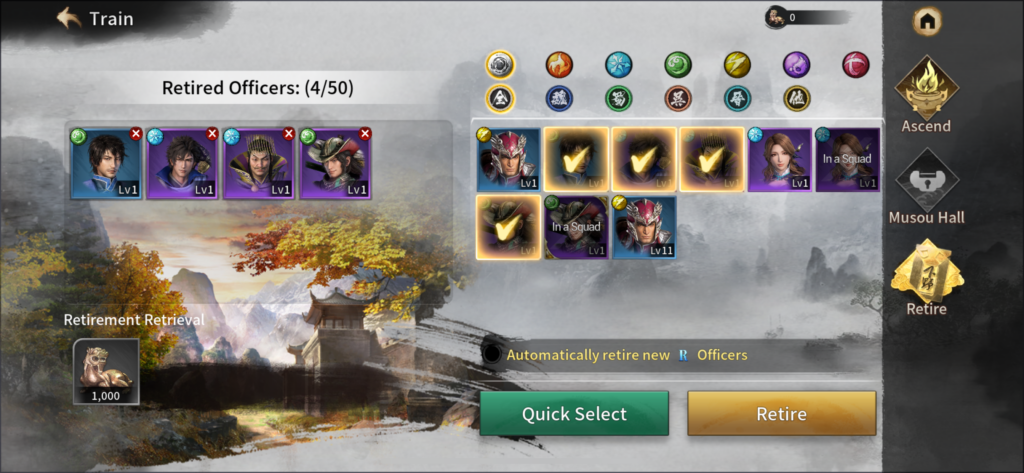This screenshot has width=1024, height=473.
Task: Remove the crowned officer from retired list
Action: (x=289, y=133)
